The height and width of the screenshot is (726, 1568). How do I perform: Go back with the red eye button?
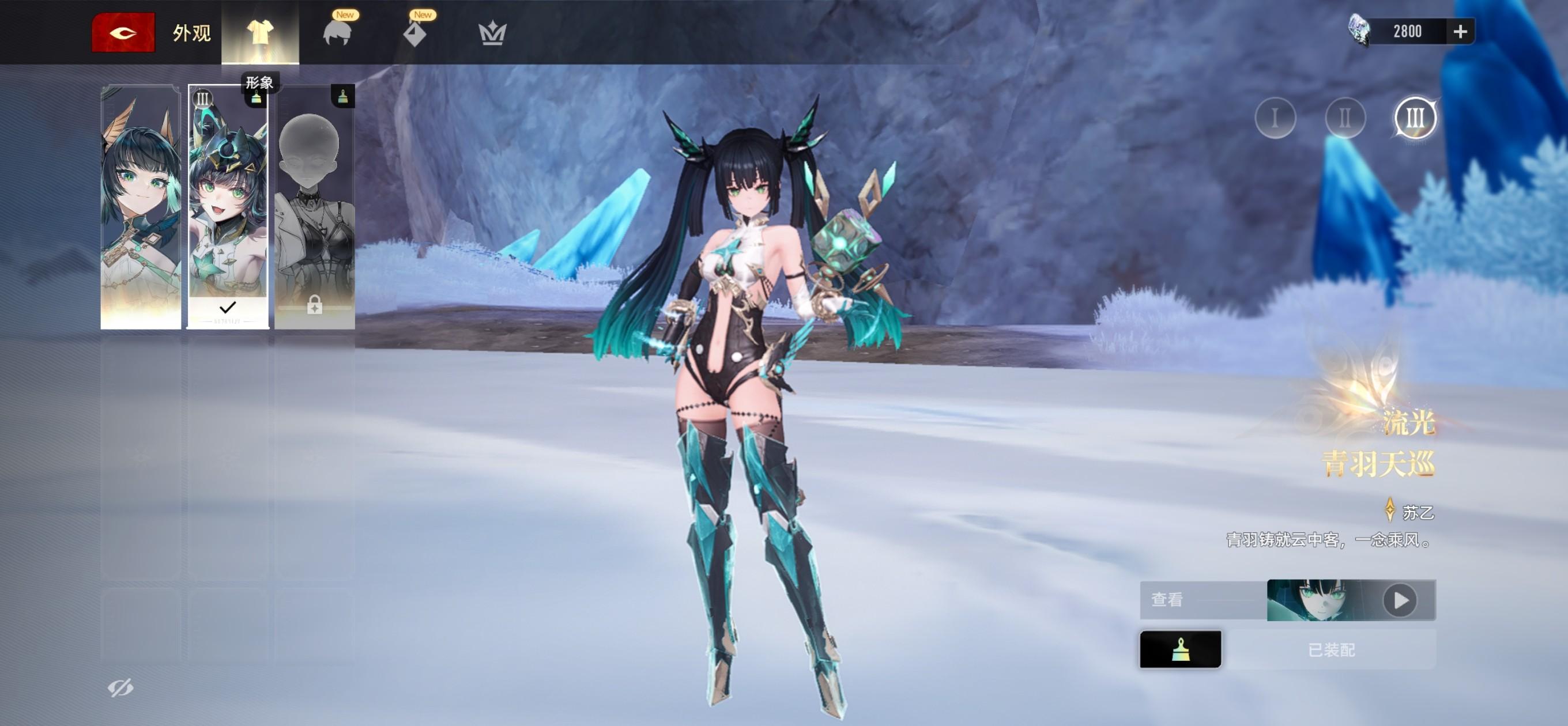[x=123, y=32]
